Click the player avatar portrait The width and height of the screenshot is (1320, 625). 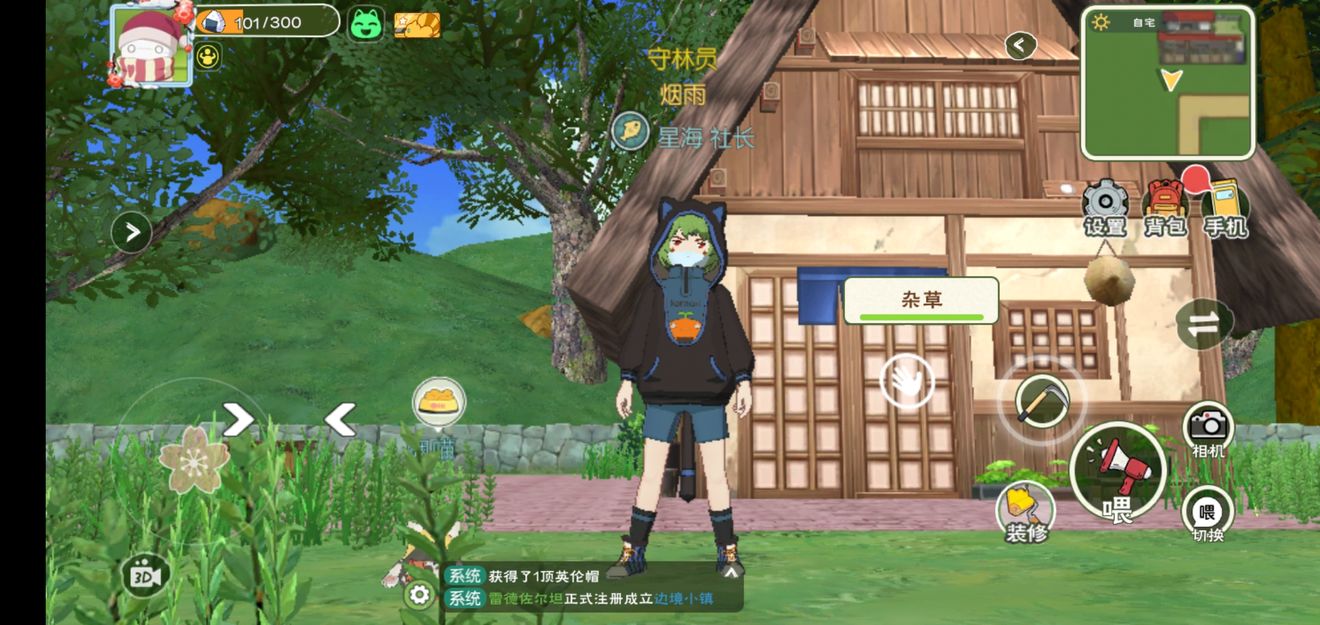[x=151, y=45]
